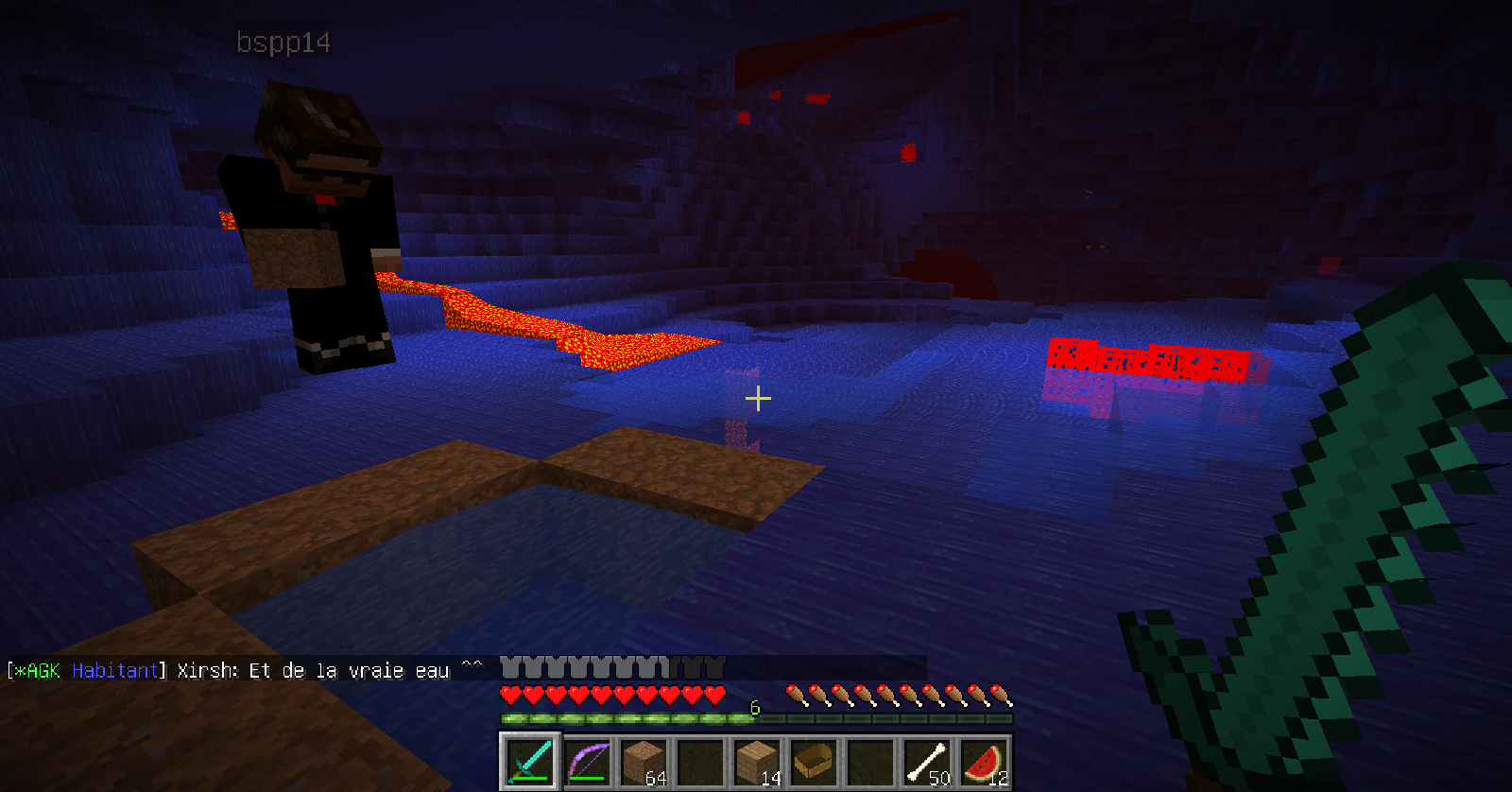
Task: Select the wooden planks stack
Action: (757, 761)
